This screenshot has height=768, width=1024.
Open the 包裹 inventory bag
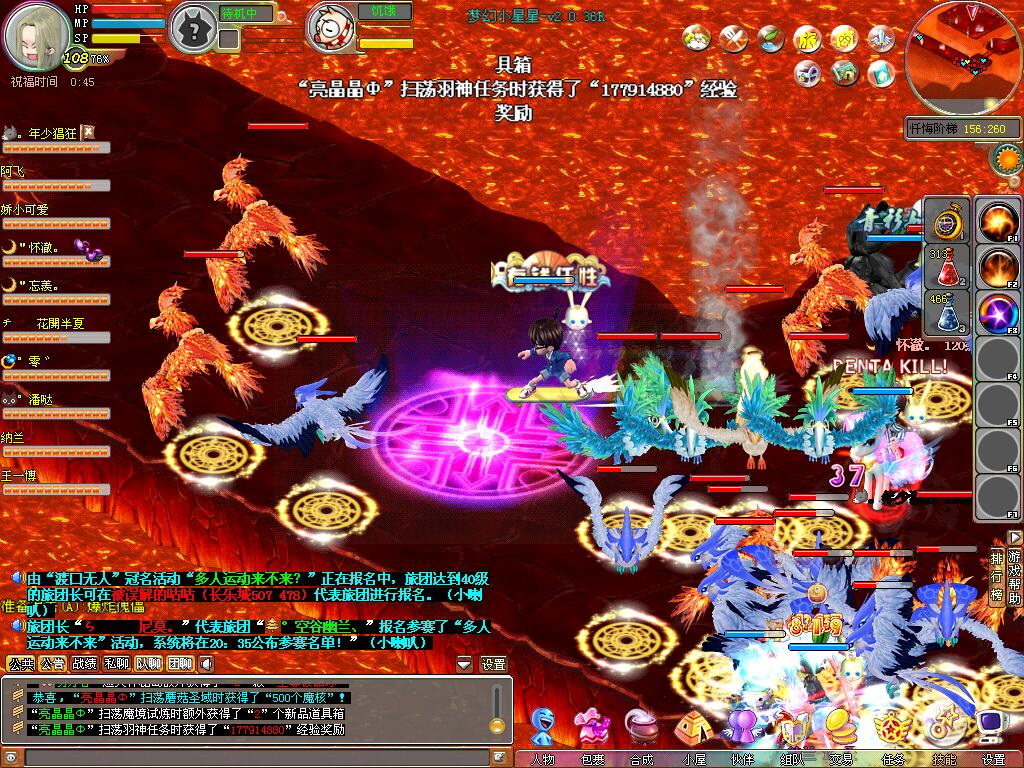click(593, 728)
